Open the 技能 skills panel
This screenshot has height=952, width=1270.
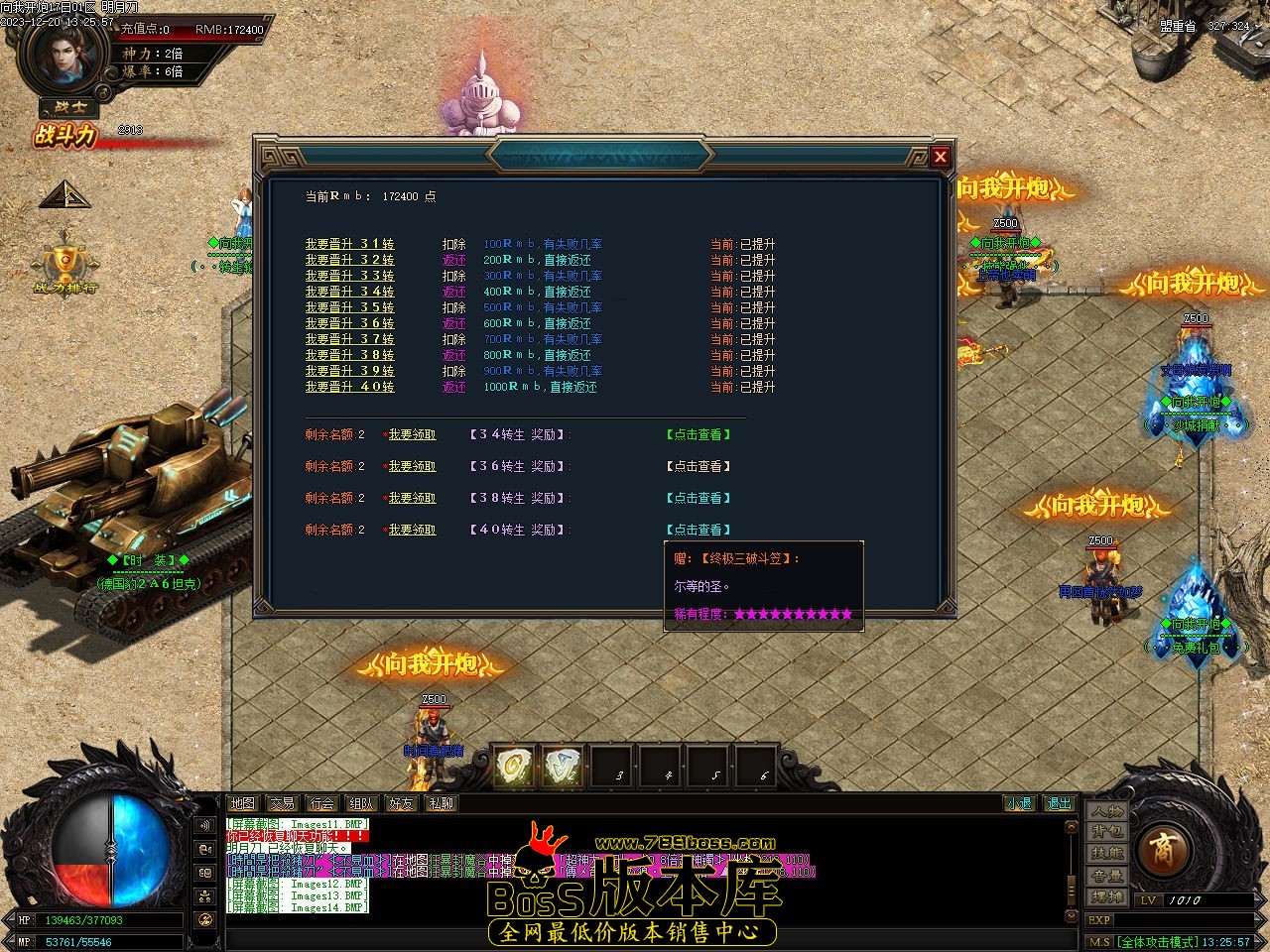1107,854
